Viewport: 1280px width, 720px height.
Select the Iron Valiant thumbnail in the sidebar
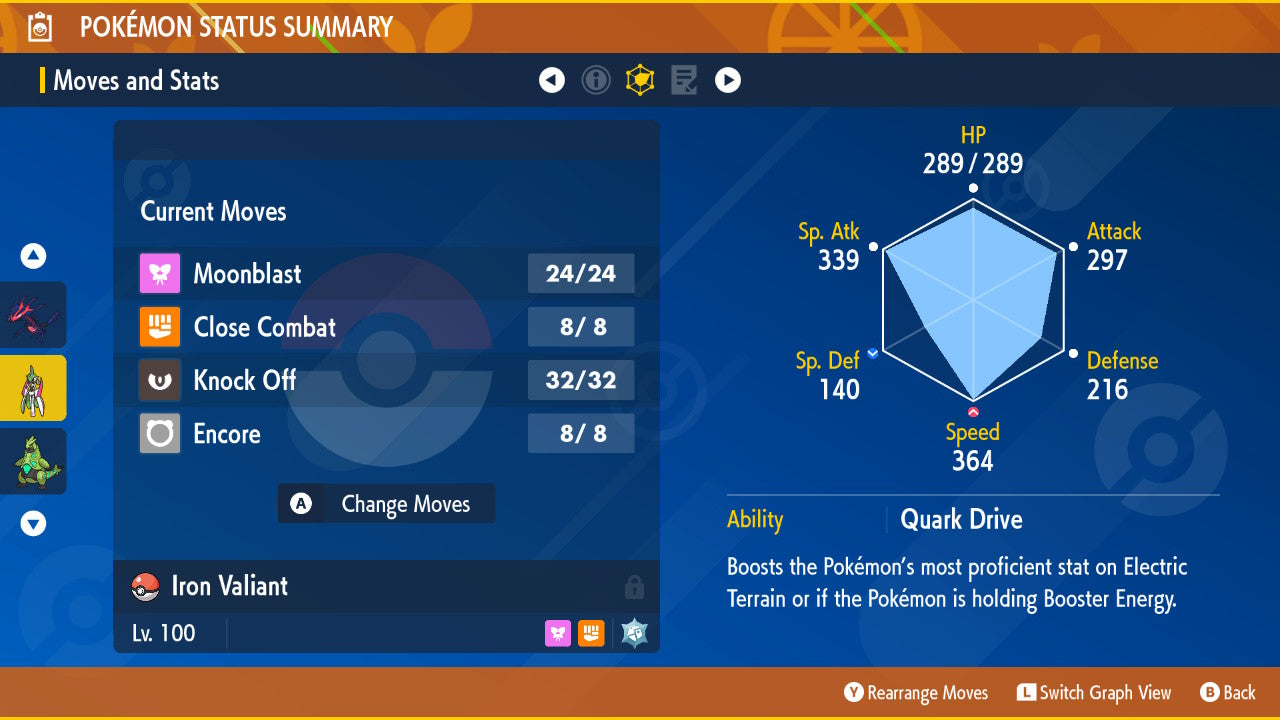33,388
